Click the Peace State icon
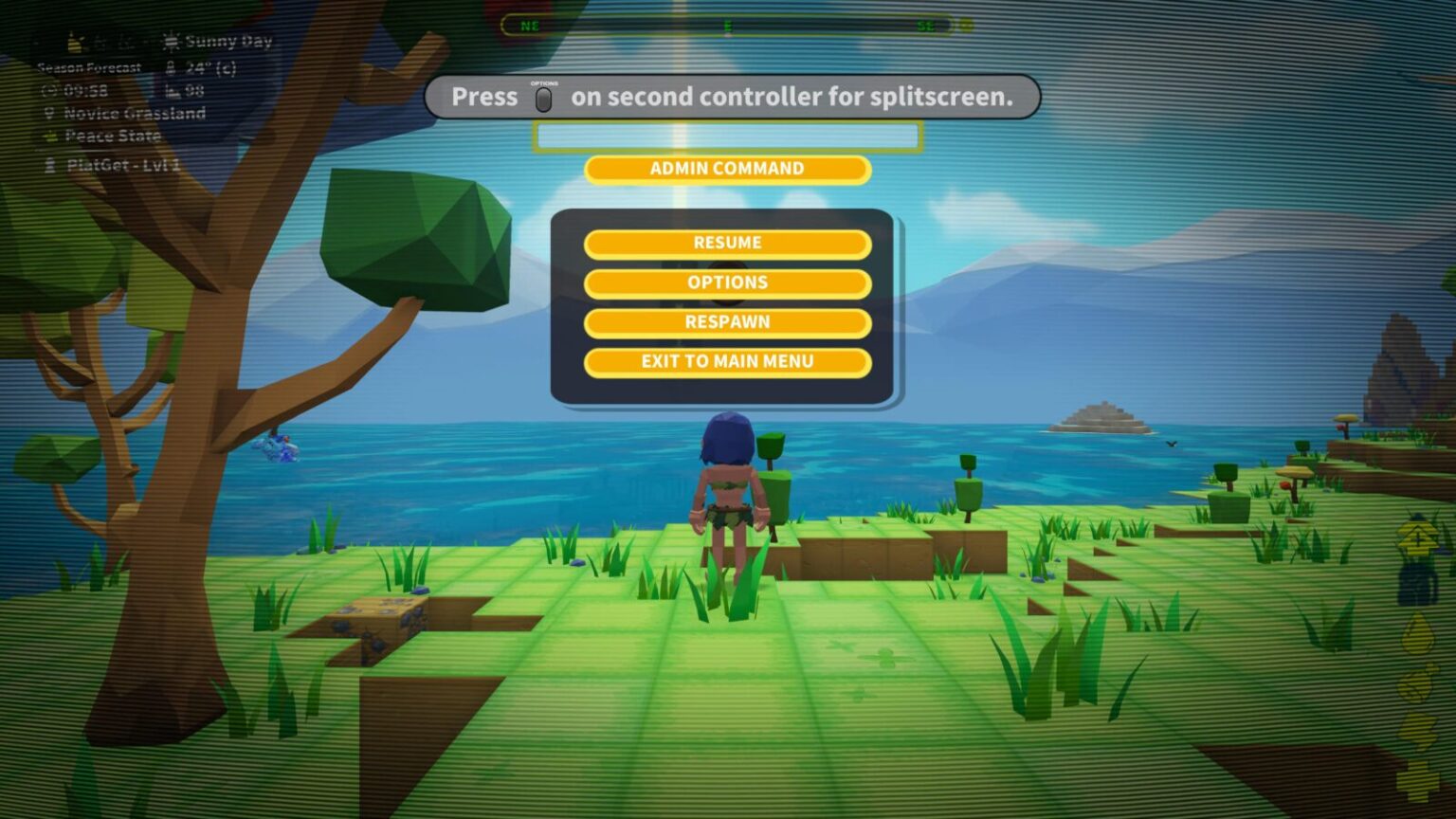Viewport: 1456px width, 819px height. pos(49,136)
